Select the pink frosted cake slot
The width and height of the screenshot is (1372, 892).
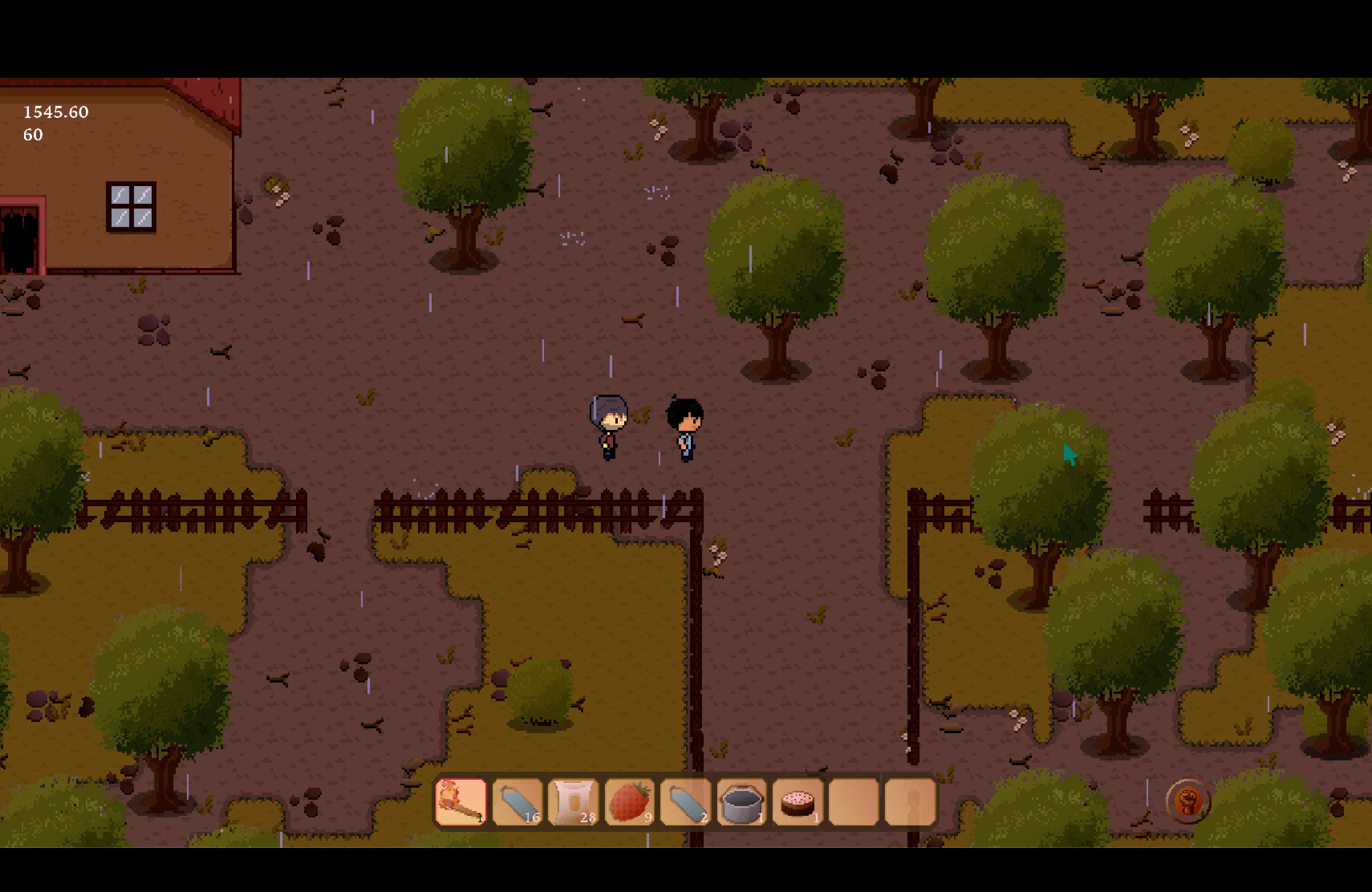coord(798,801)
